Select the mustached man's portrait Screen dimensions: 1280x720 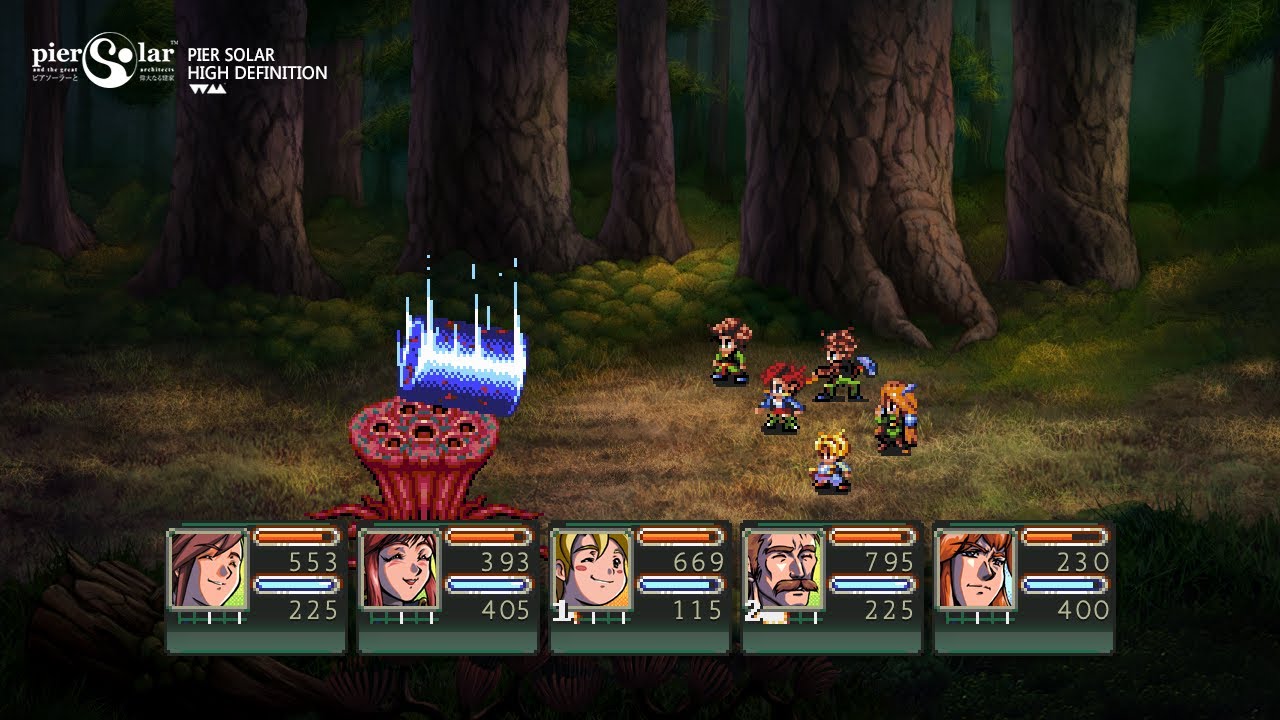[783, 569]
